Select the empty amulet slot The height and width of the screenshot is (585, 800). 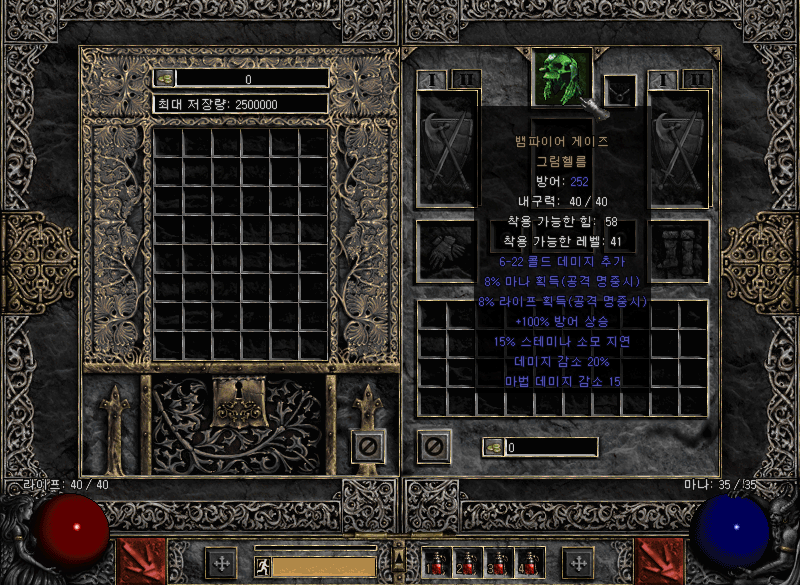tap(621, 92)
